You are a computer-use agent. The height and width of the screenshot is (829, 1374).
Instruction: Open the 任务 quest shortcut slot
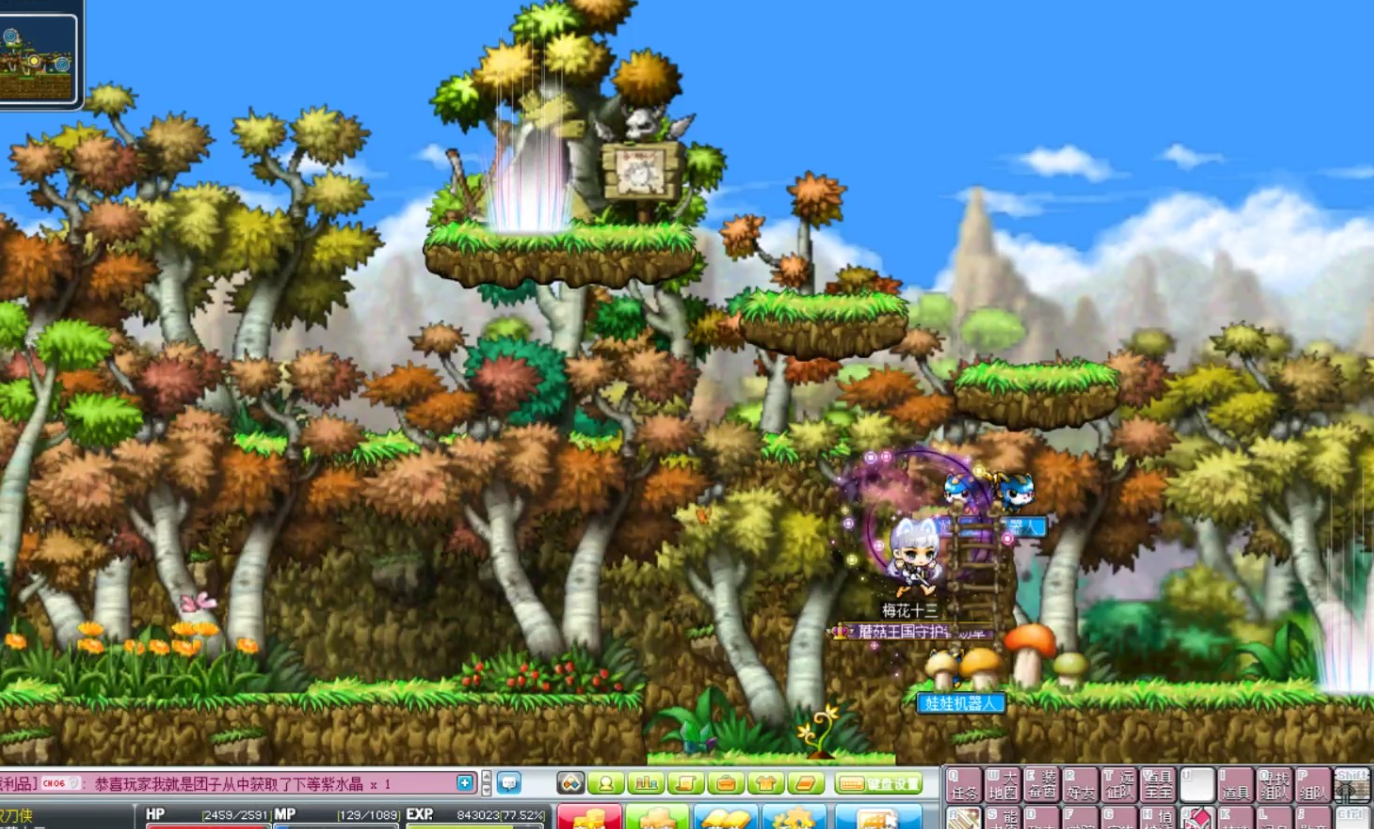(963, 785)
